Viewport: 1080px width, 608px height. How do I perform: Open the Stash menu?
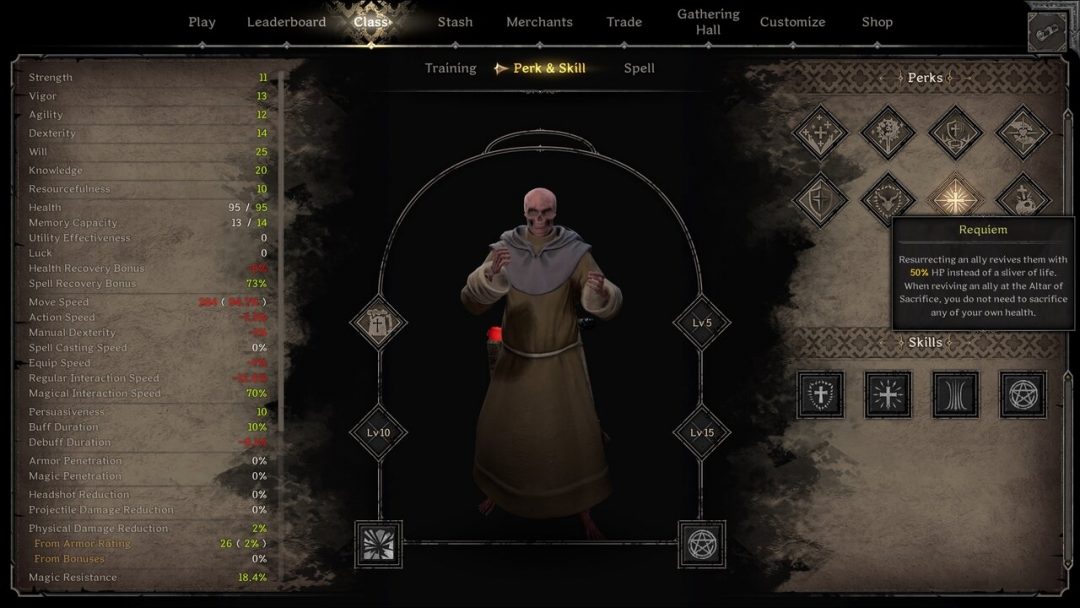click(455, 22)
